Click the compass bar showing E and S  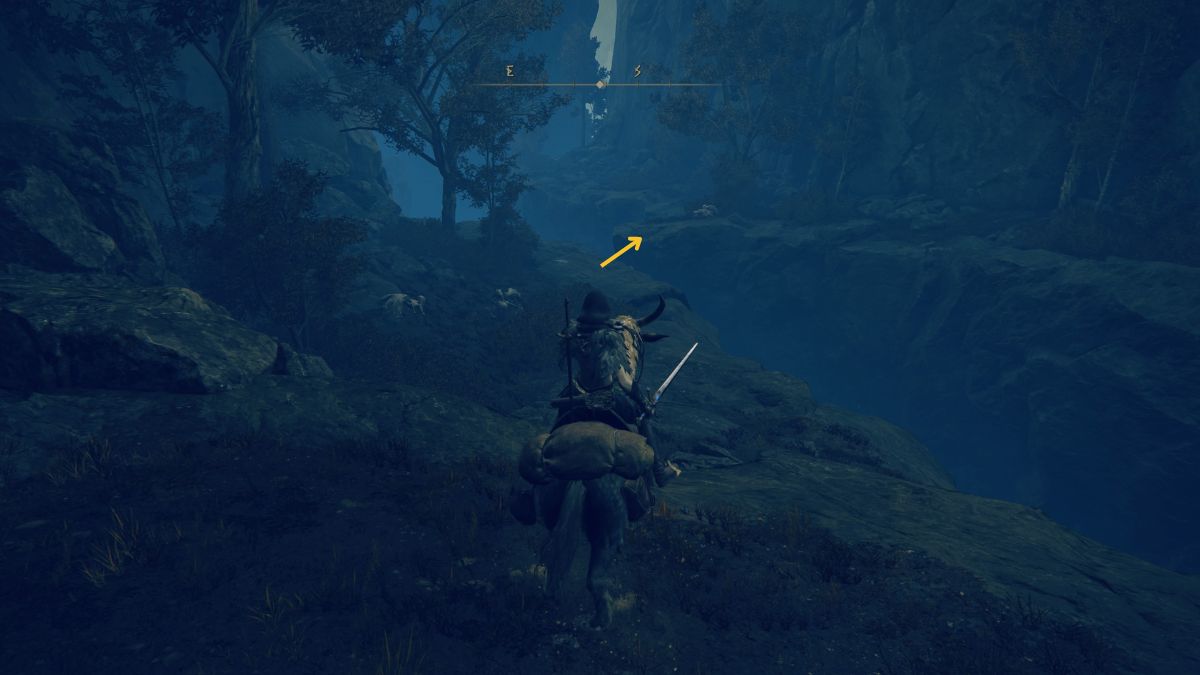[x=598, y=84]
